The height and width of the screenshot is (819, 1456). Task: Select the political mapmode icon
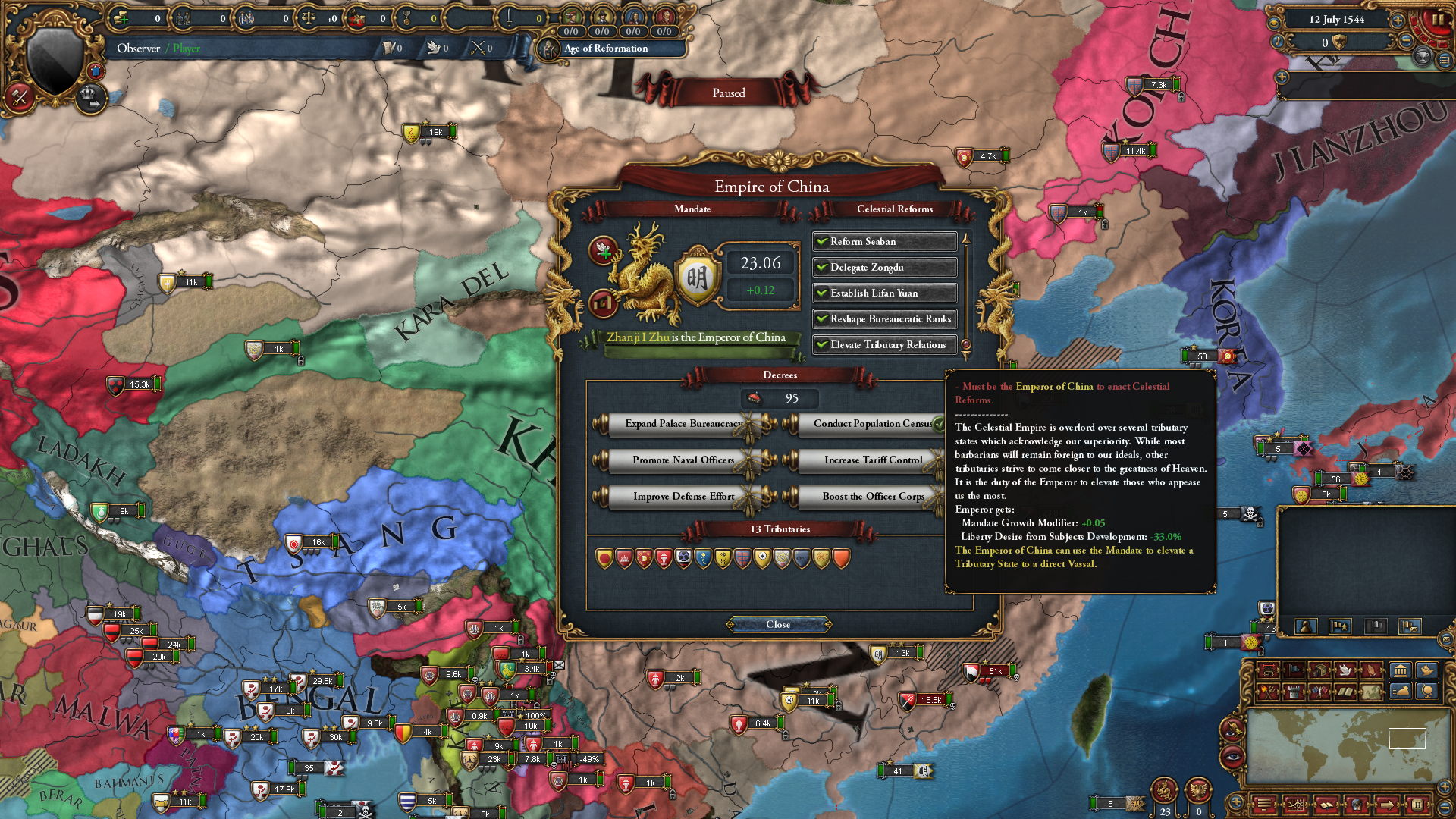click(x=1292, y=670)
